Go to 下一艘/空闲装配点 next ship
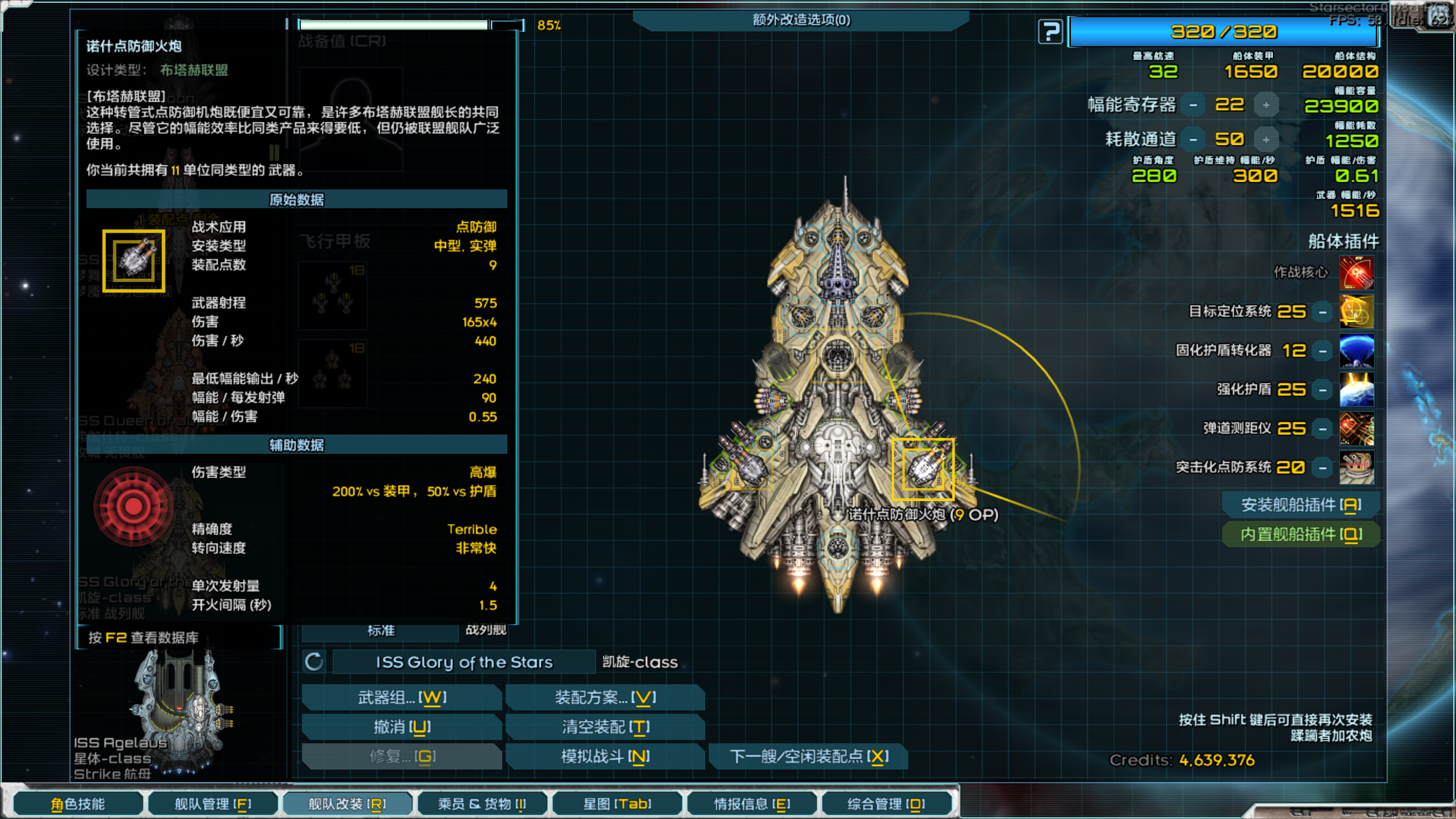 click(809, 756)
